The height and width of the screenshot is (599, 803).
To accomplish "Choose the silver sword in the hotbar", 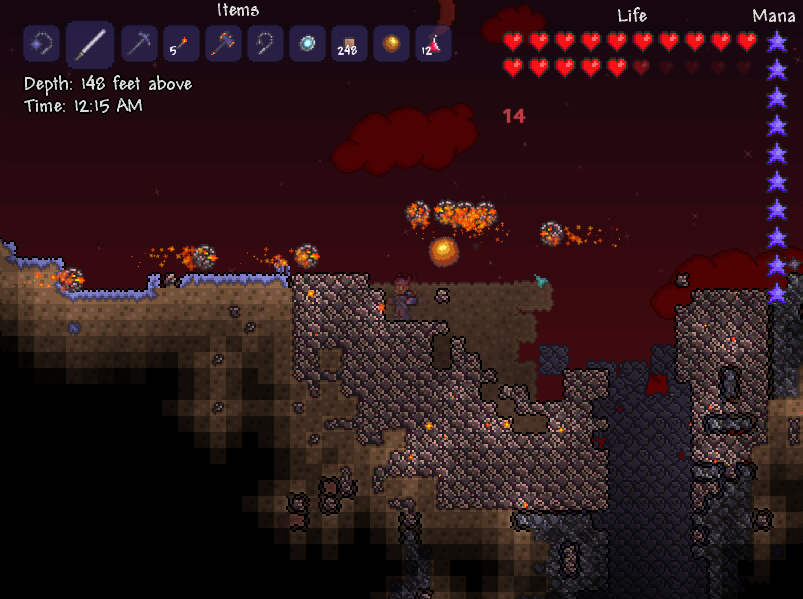I will (90, 45).
